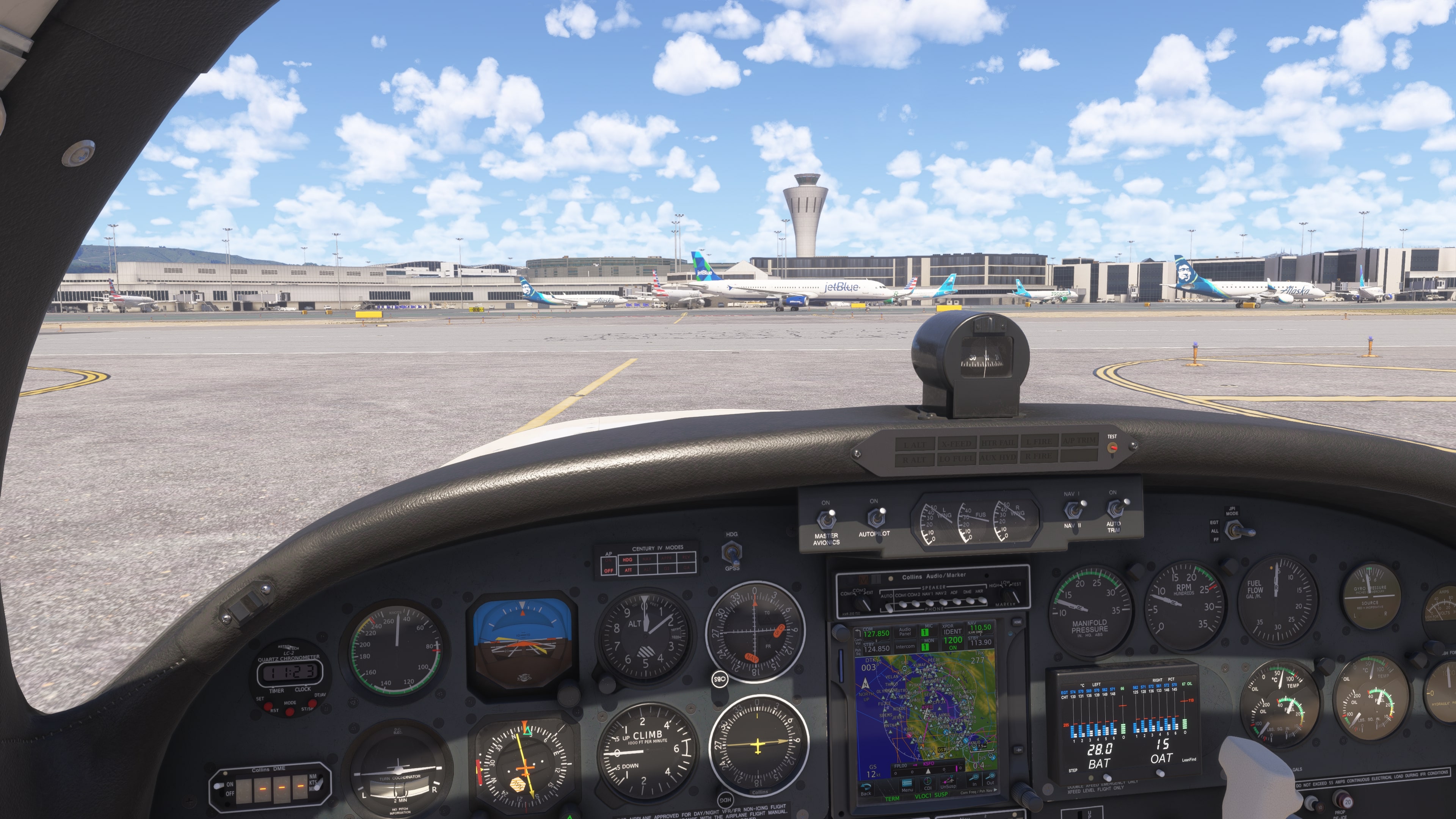Tap the Intercom button on the GPS
Image resolution: width=1456 pixels, height=819 pixels.
tap(905, 646)
